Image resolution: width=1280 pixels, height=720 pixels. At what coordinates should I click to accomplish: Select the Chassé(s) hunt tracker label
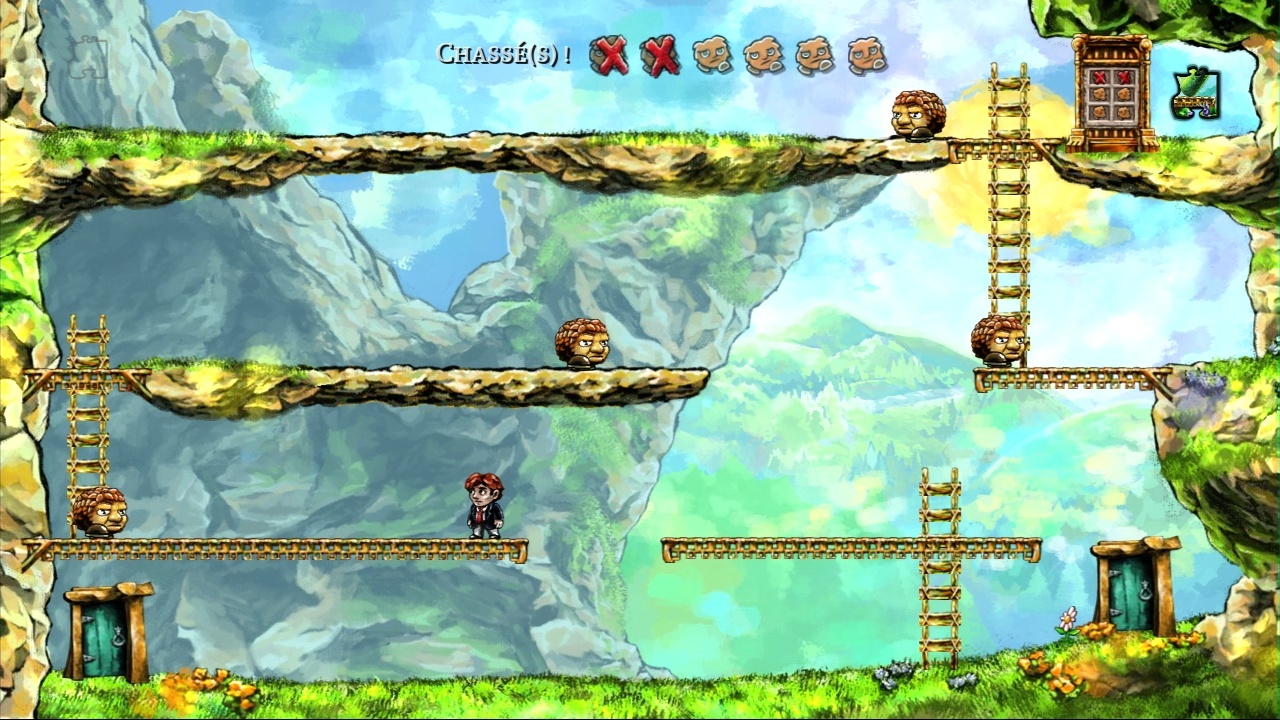(x=504, y=54)
